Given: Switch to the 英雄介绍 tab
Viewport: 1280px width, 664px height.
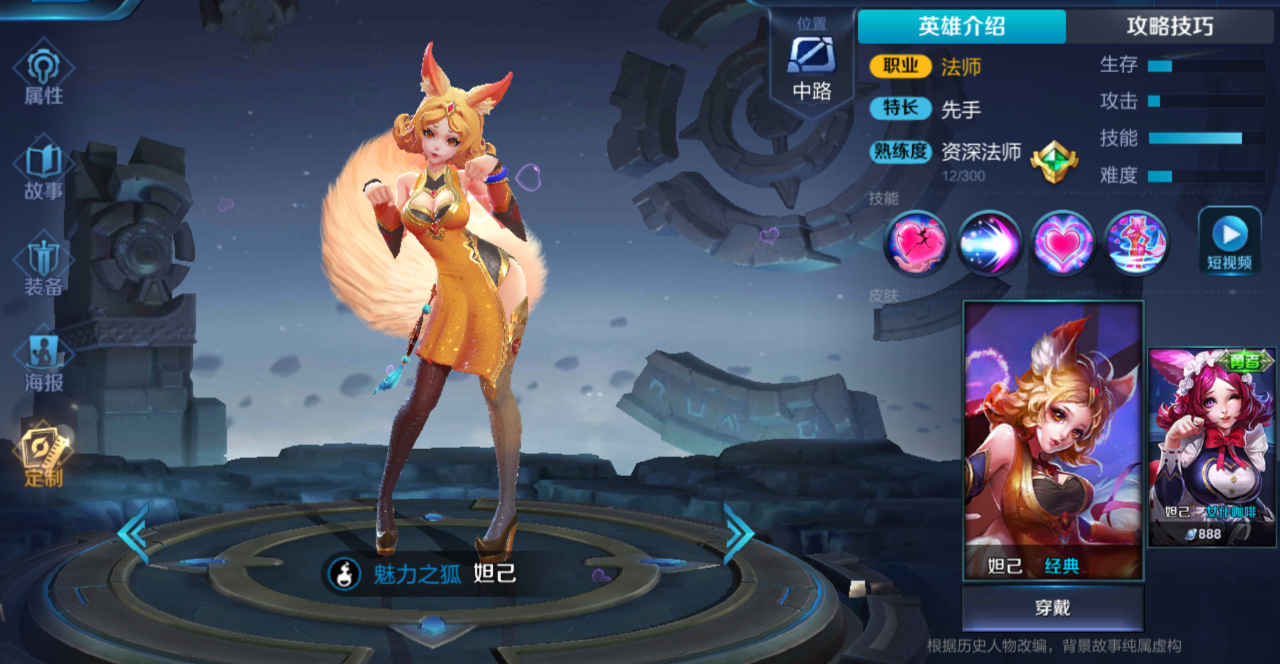Looking at the screenshot, I should 961,27.
